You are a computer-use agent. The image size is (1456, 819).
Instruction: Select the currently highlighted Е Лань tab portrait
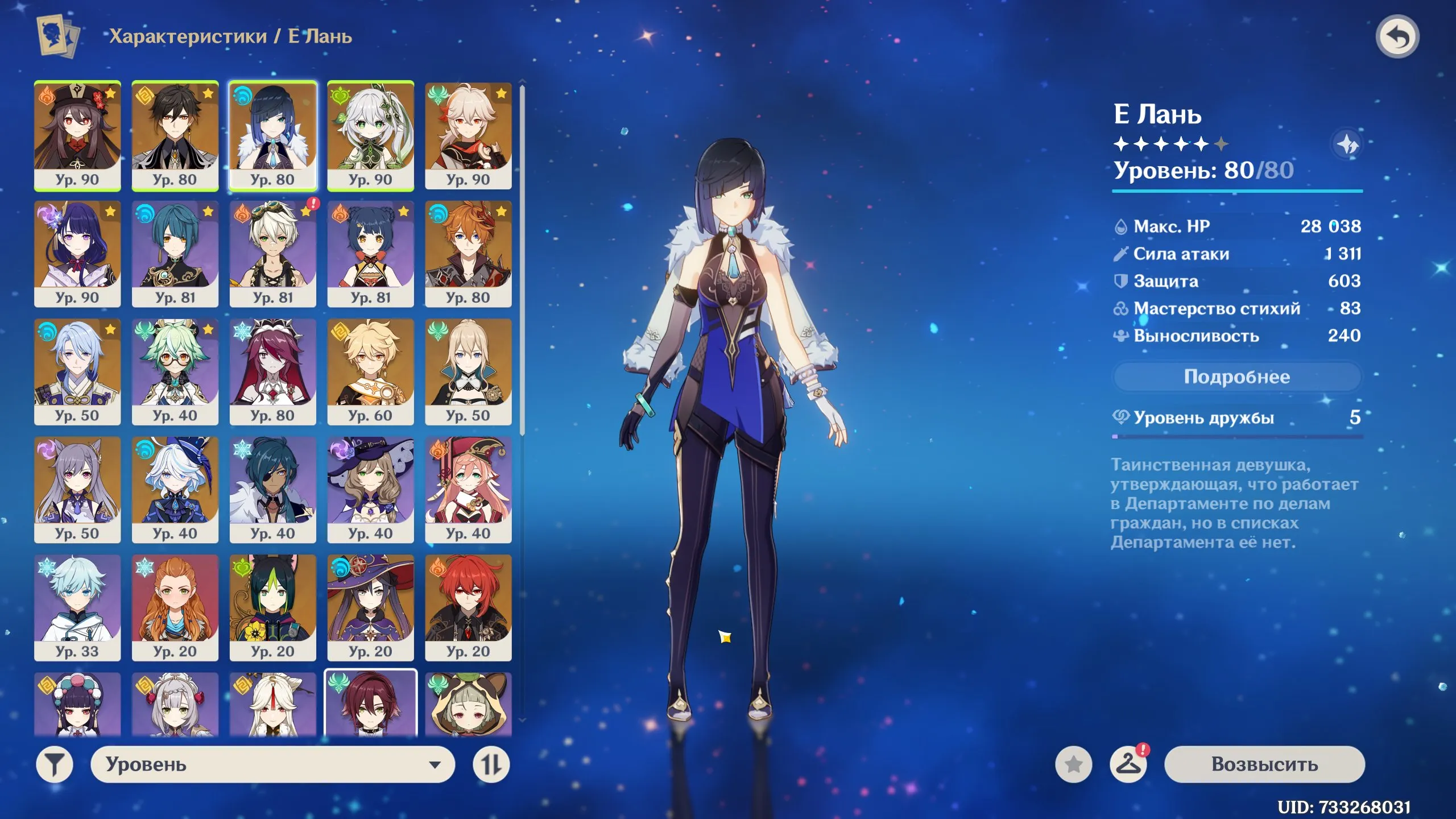pyautogui.click(x=272, y=134)
